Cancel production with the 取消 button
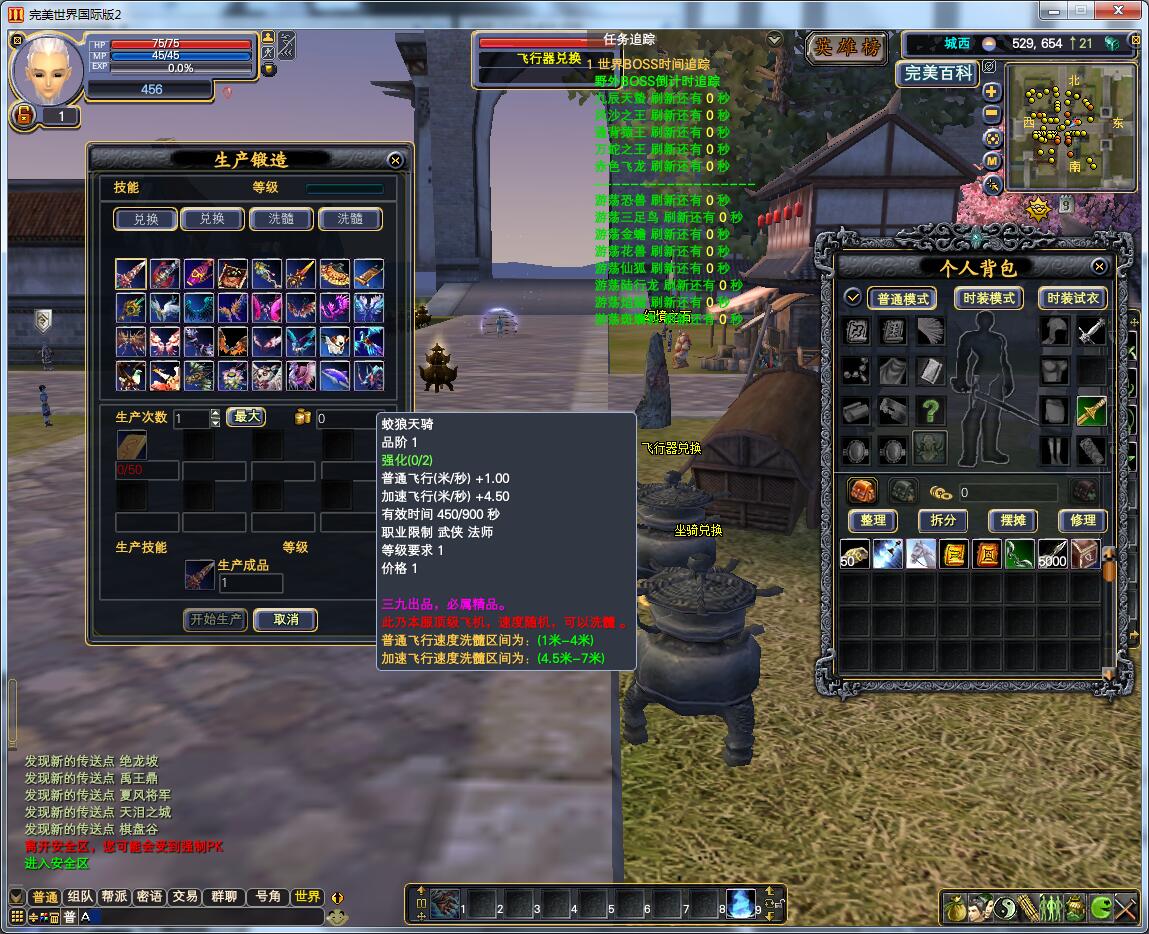Image resolution: width=1149 pixels, height=934 pixels. click(286, 620)
